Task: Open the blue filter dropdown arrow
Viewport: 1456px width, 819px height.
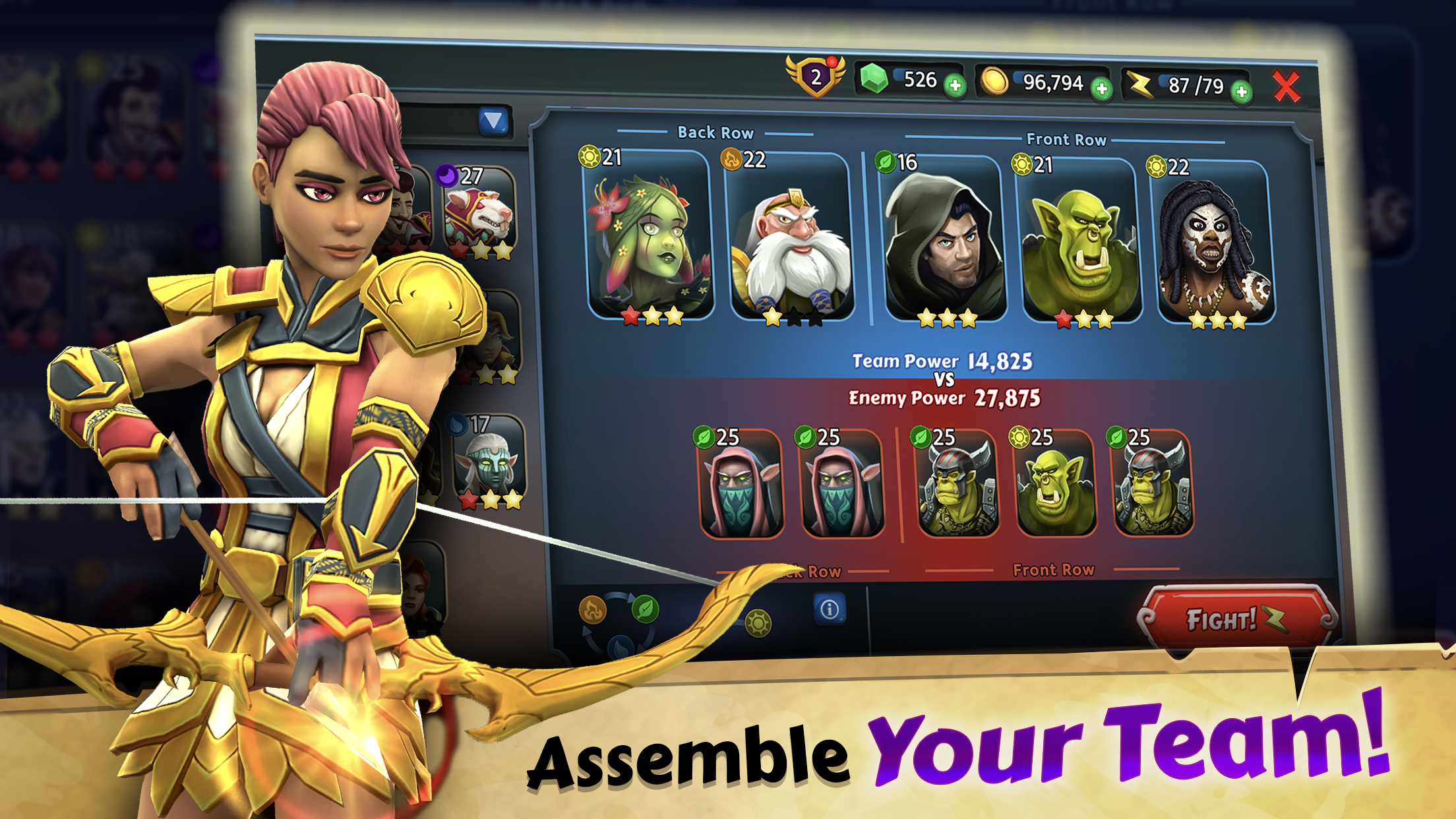Action: [x=494, y=119]
